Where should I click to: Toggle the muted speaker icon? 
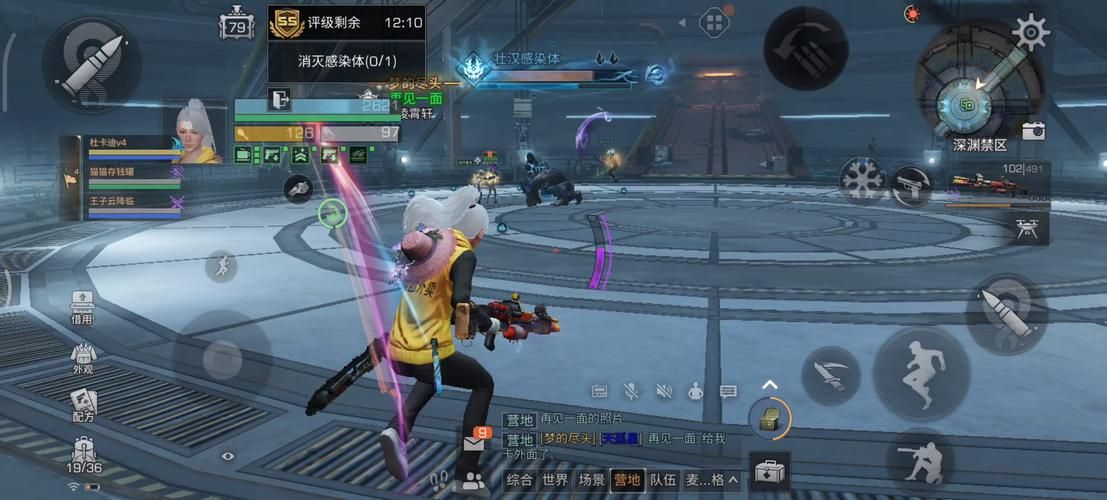coord(664,391)
